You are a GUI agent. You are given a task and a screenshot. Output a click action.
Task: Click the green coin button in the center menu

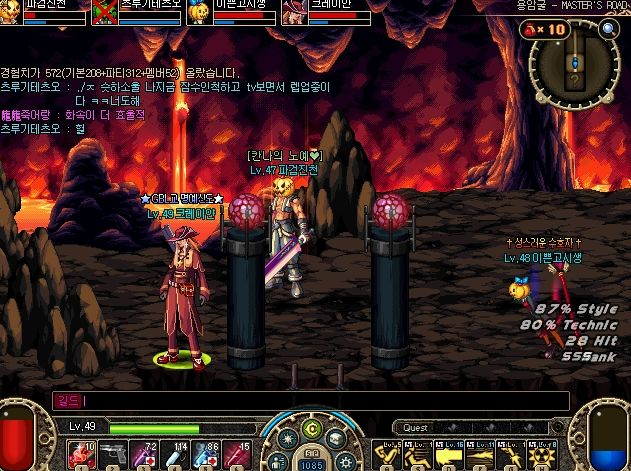click(311, 429)
